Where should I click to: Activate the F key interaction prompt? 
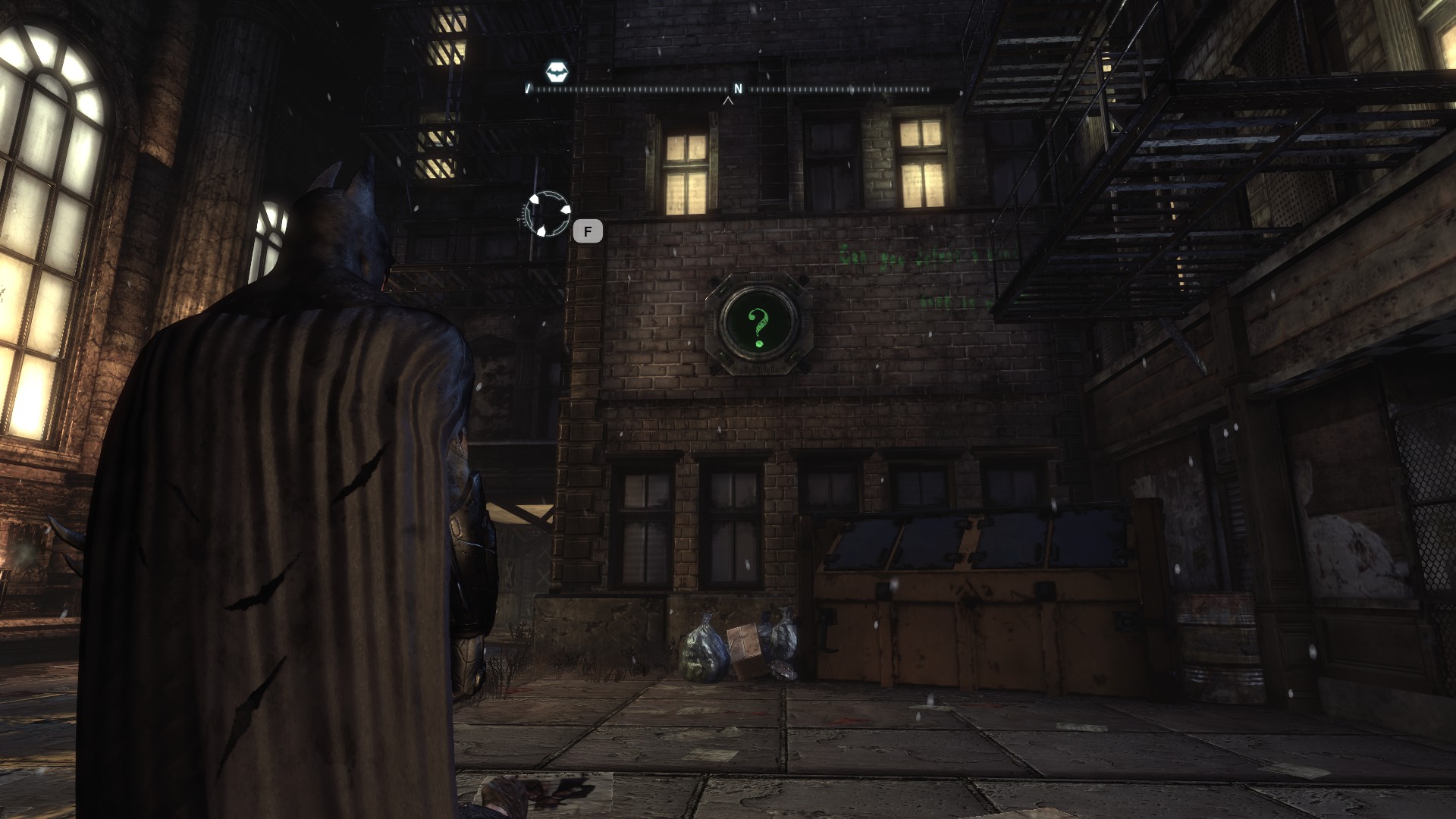pos(588,231)
